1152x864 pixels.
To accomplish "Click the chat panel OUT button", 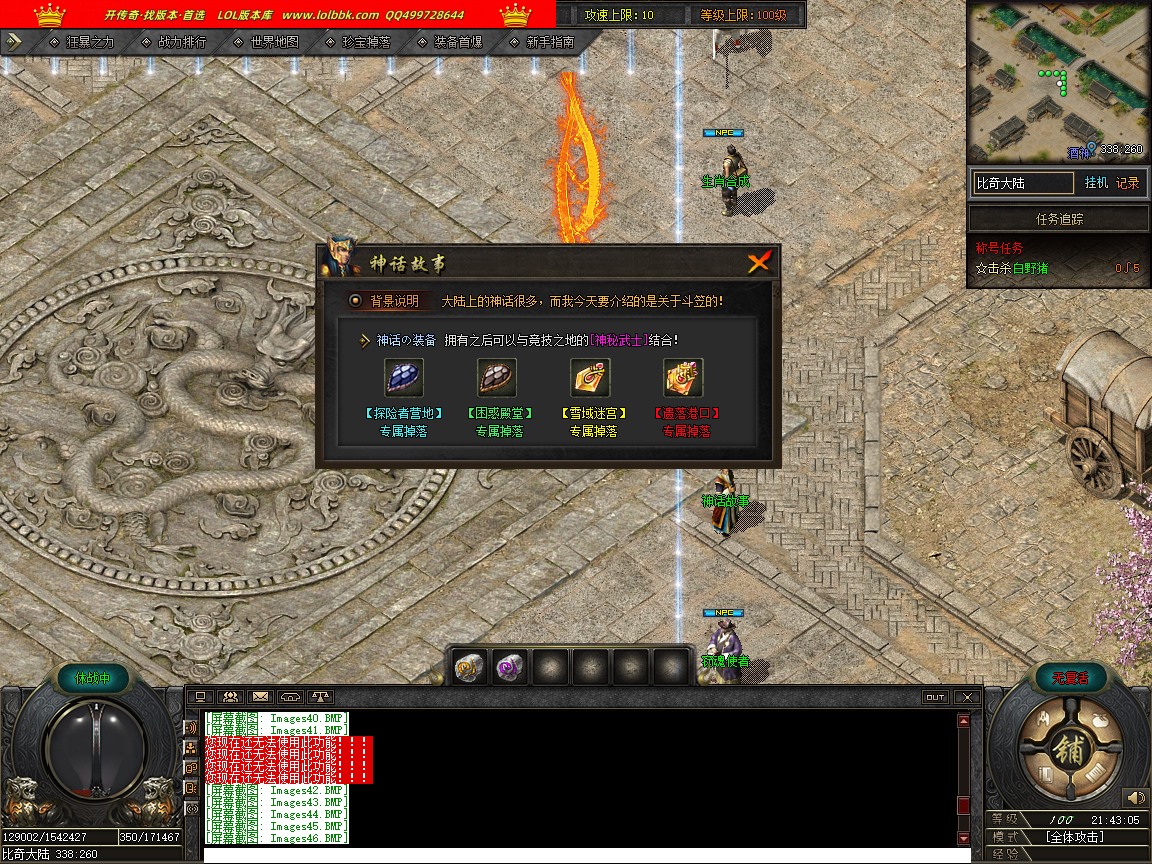I will 935,697.
